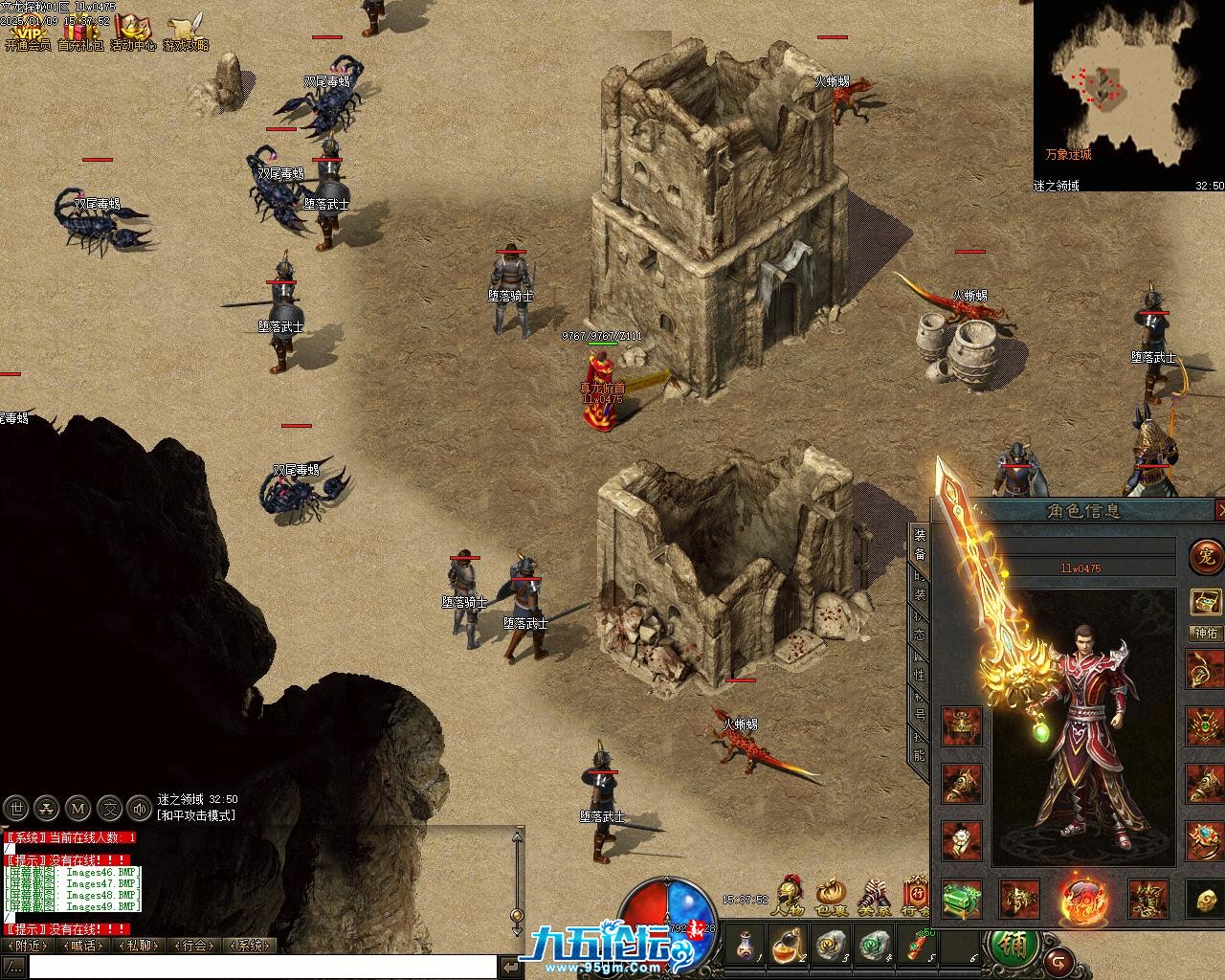Open the 包裹 bag icon

tap(831, 896)
